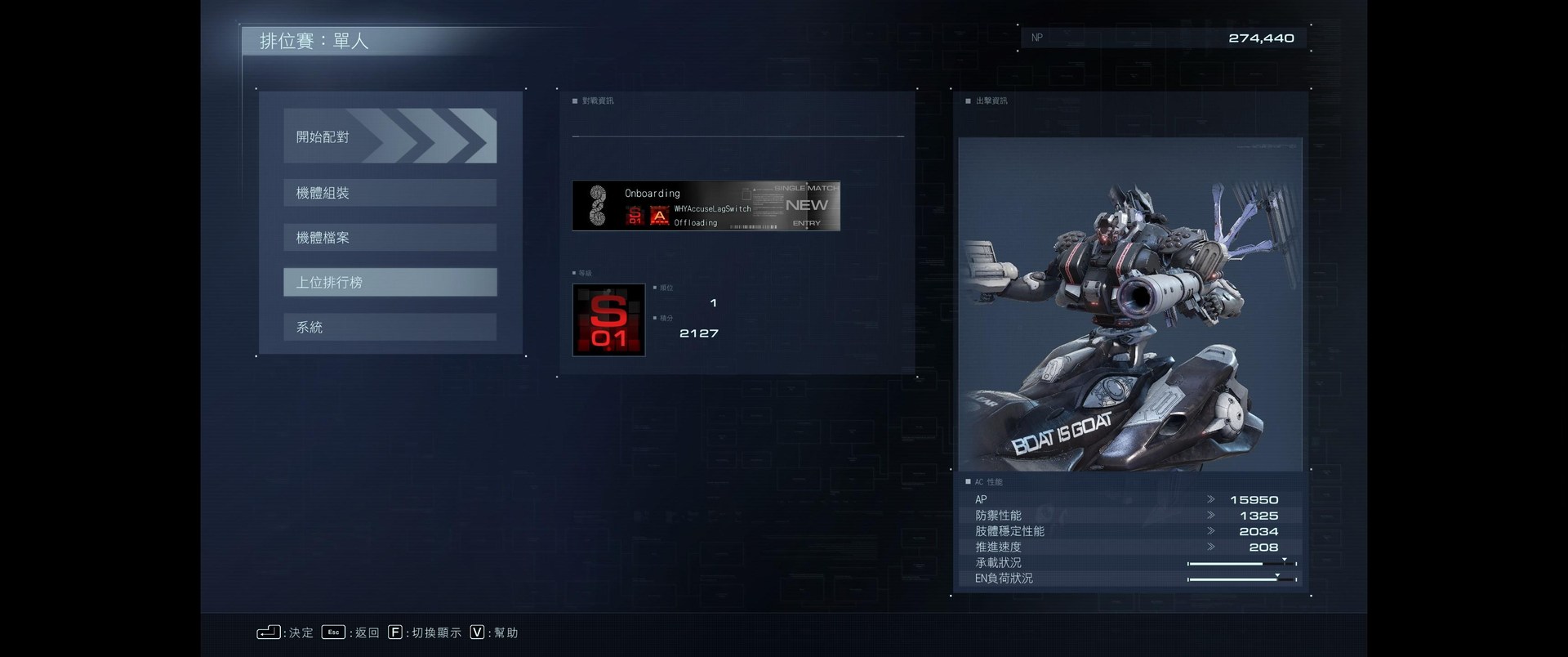The height and width of the screenshot is (657, 1568).
Task: Click the Enter key 決定 prompt icon
Action: tap(269, 632)
